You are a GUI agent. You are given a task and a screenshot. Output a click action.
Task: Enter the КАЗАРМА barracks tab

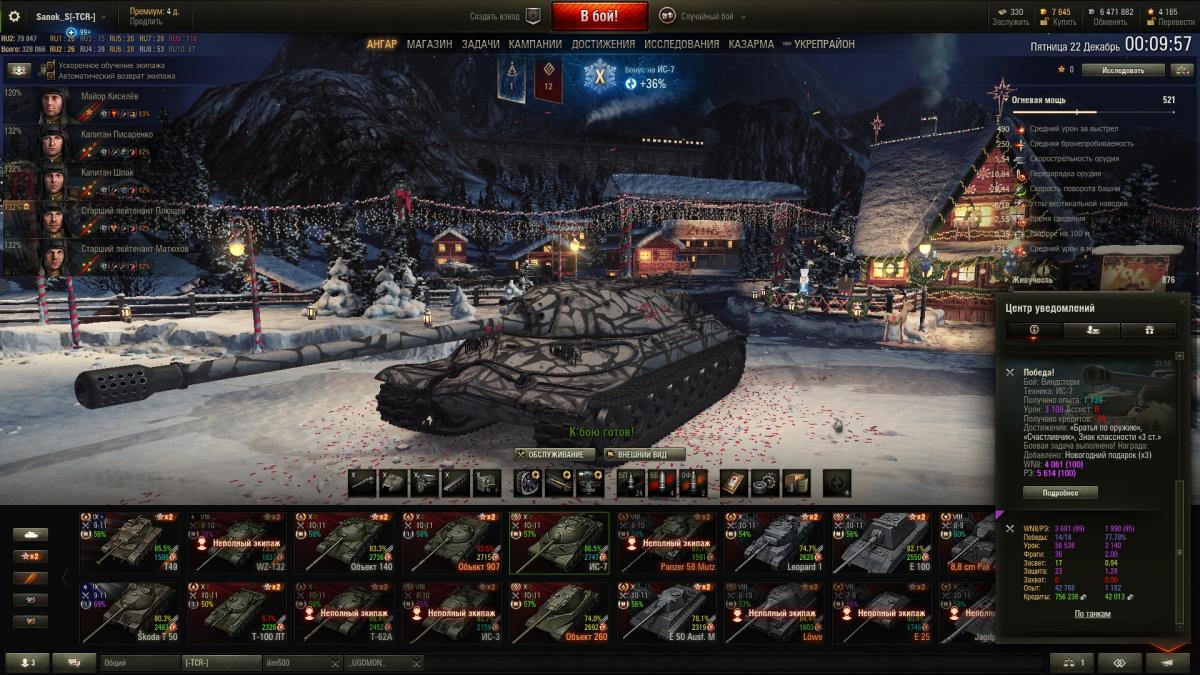(751, 44)
